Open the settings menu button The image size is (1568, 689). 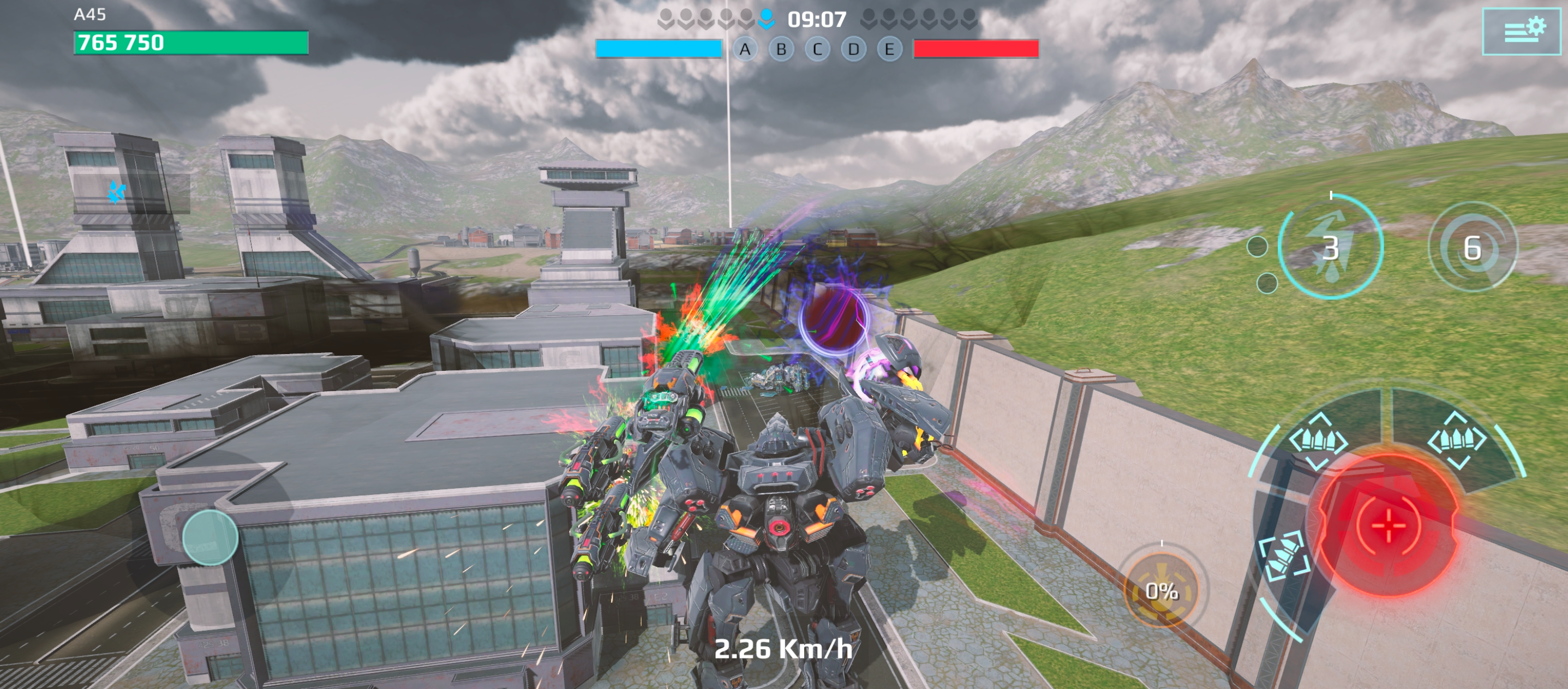(x=1524, y=31)
